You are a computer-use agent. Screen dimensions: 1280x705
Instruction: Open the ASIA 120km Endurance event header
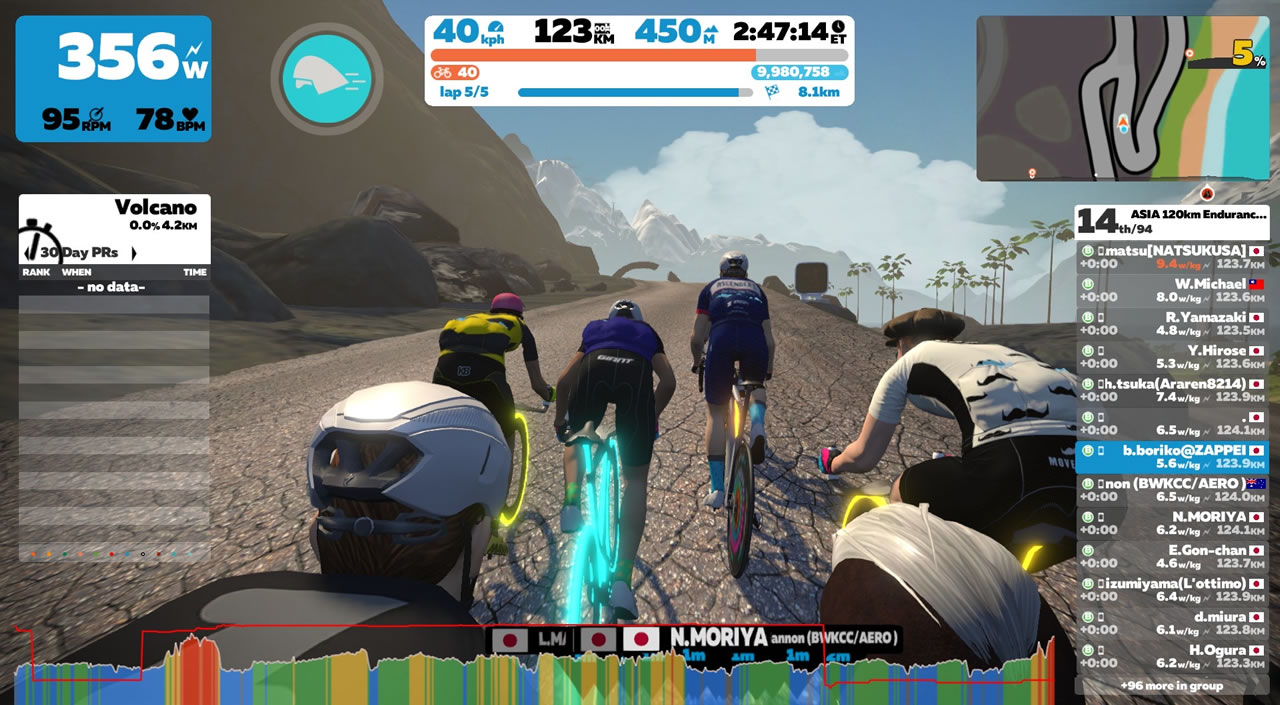pos(1172,222)
